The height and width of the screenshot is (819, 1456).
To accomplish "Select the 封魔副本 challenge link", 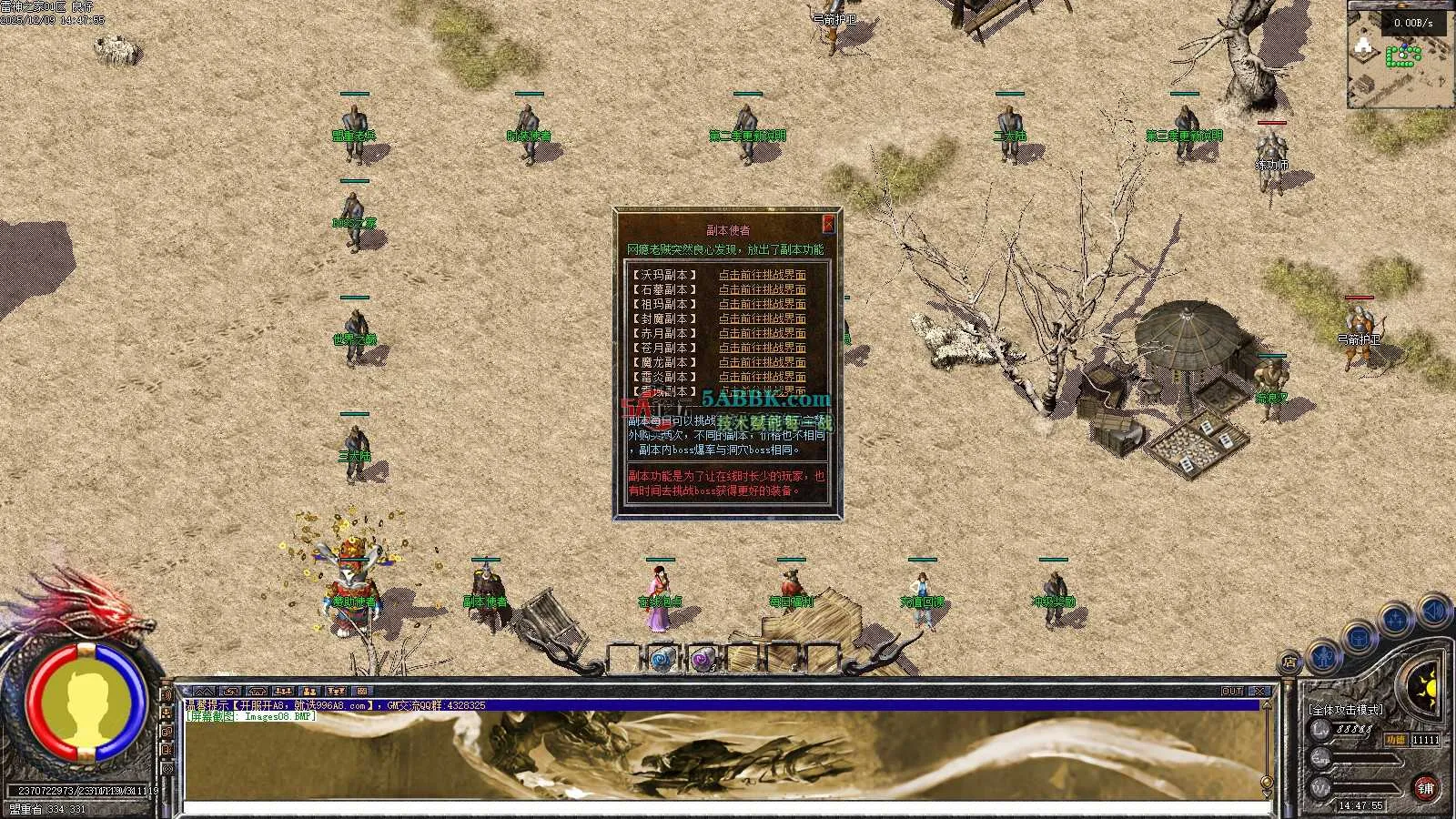I will (762, 318).
